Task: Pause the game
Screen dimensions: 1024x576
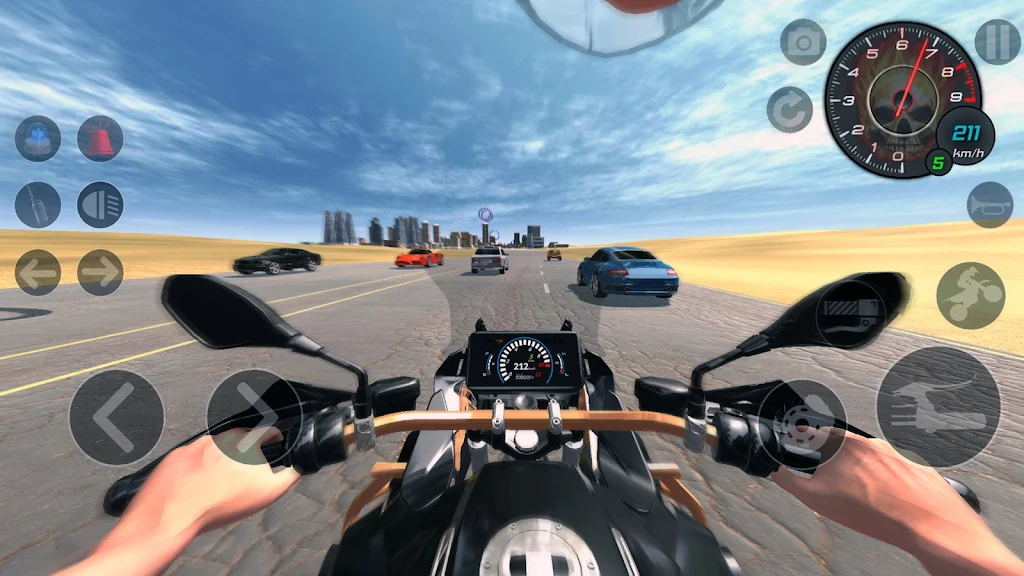Action: [997, 42]
